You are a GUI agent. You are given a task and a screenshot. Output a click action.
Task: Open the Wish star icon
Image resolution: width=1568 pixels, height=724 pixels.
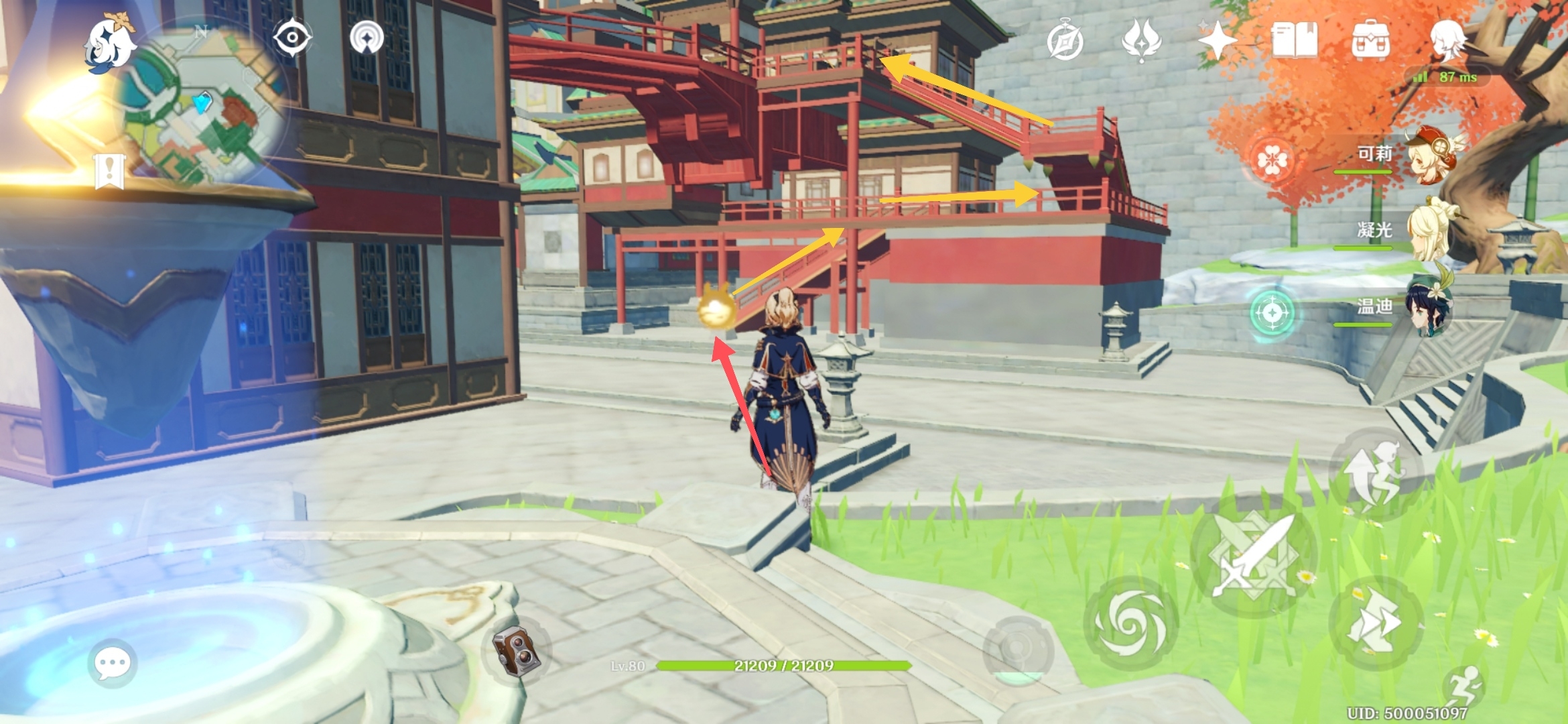click(1217, 40)
